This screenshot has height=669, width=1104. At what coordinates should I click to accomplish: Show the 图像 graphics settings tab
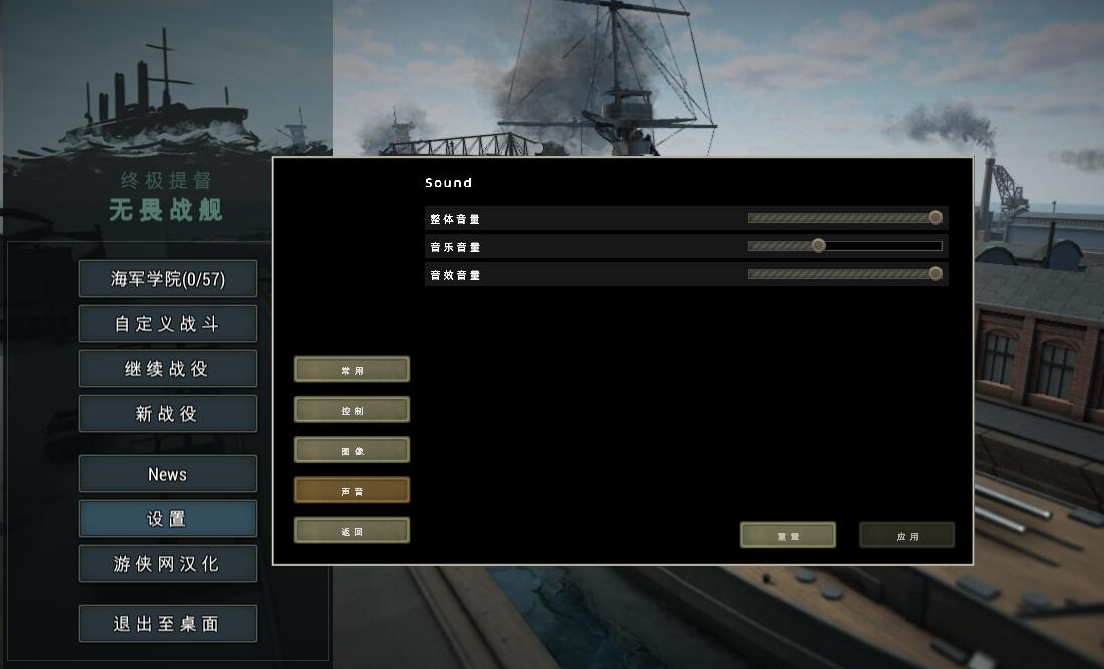[x=352, y=450]
